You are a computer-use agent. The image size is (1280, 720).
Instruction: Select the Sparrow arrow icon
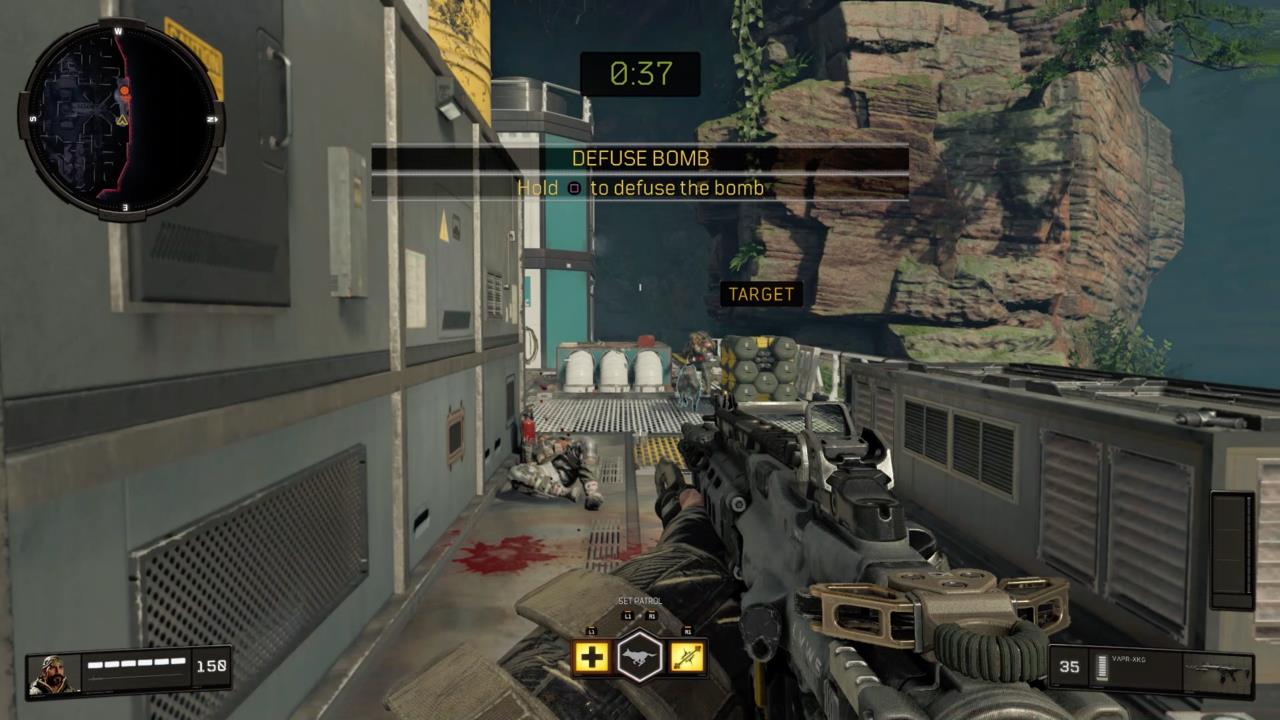[x=688, y=657]
